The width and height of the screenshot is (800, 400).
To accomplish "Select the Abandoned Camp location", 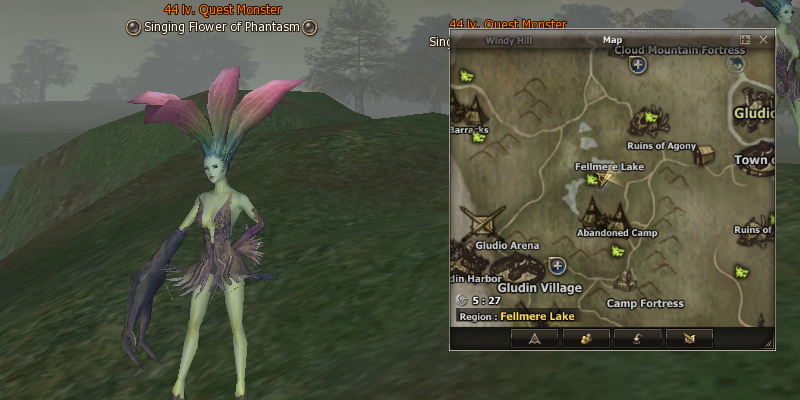I will click(605, 213).
